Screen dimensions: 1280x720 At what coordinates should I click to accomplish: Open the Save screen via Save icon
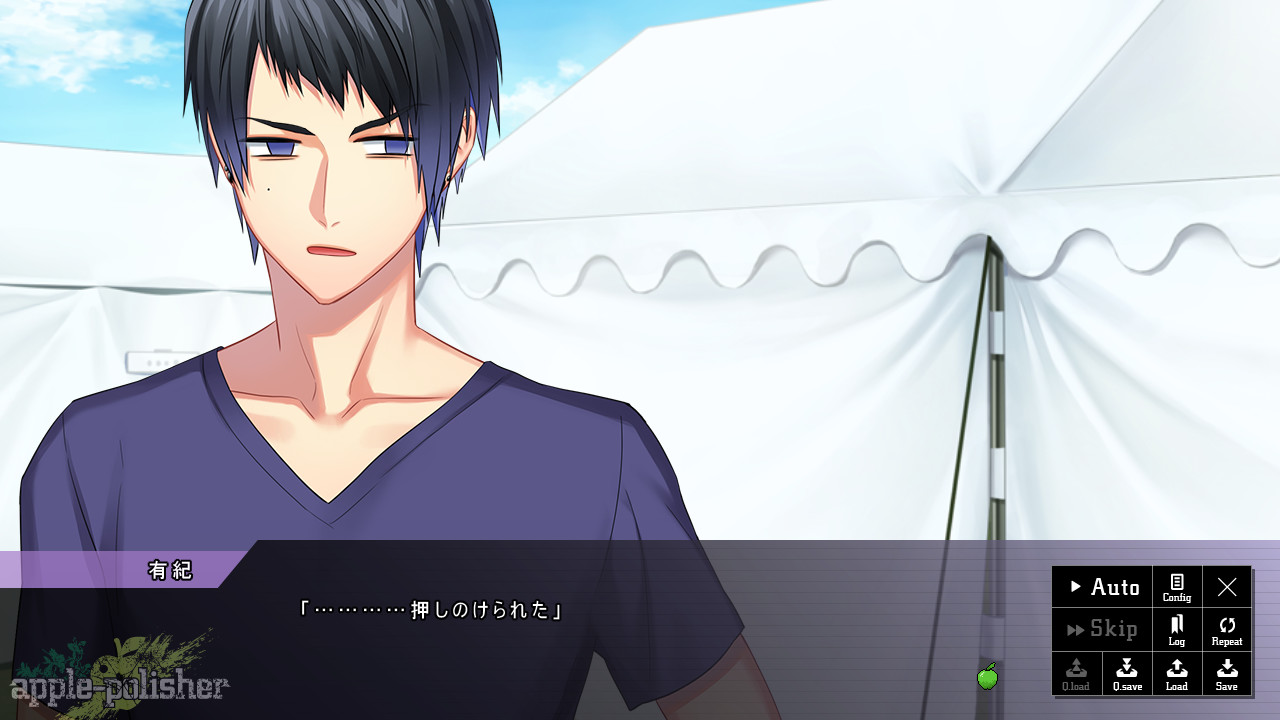point(1227,673)
